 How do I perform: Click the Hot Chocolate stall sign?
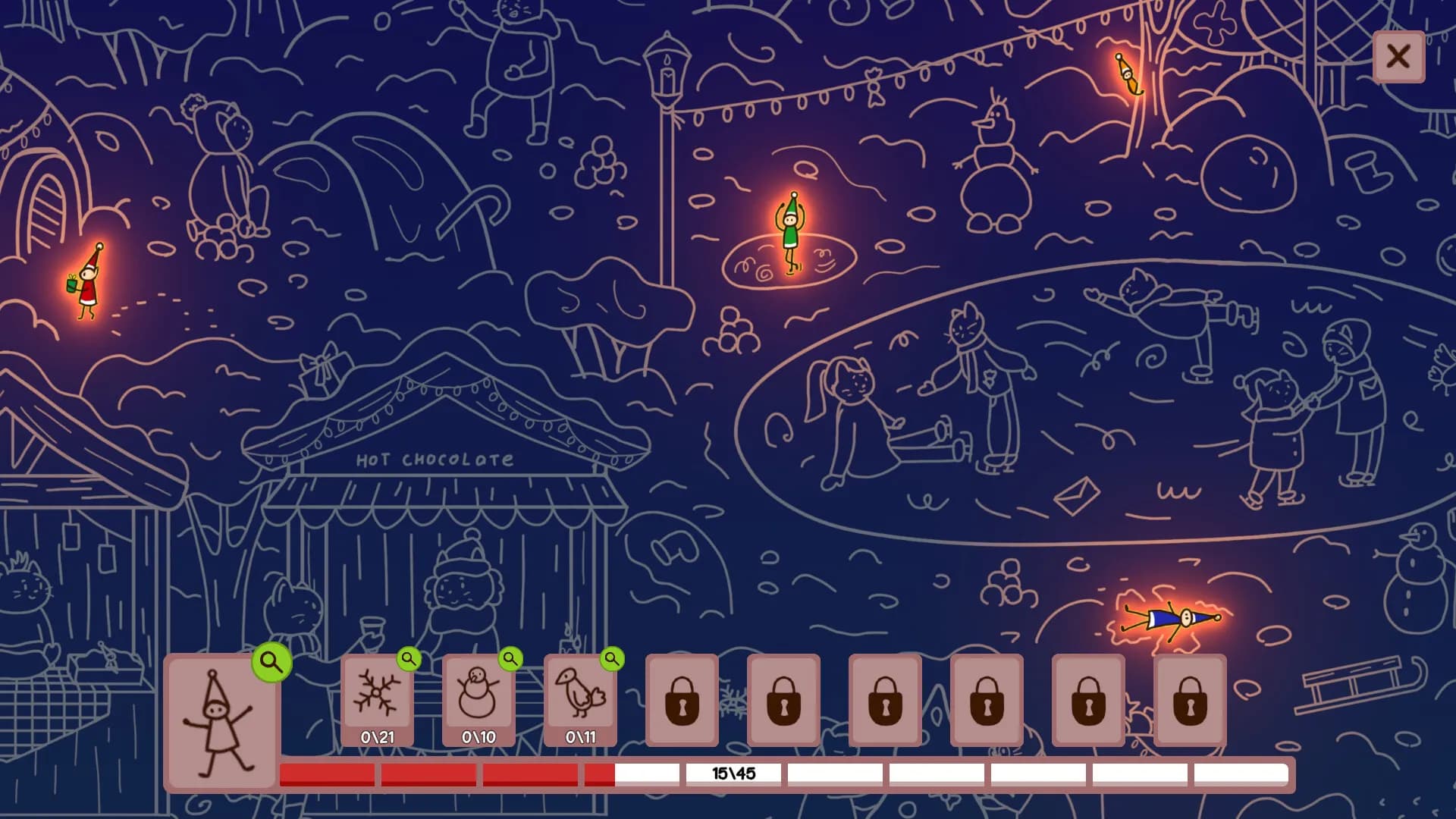(436, 458)
